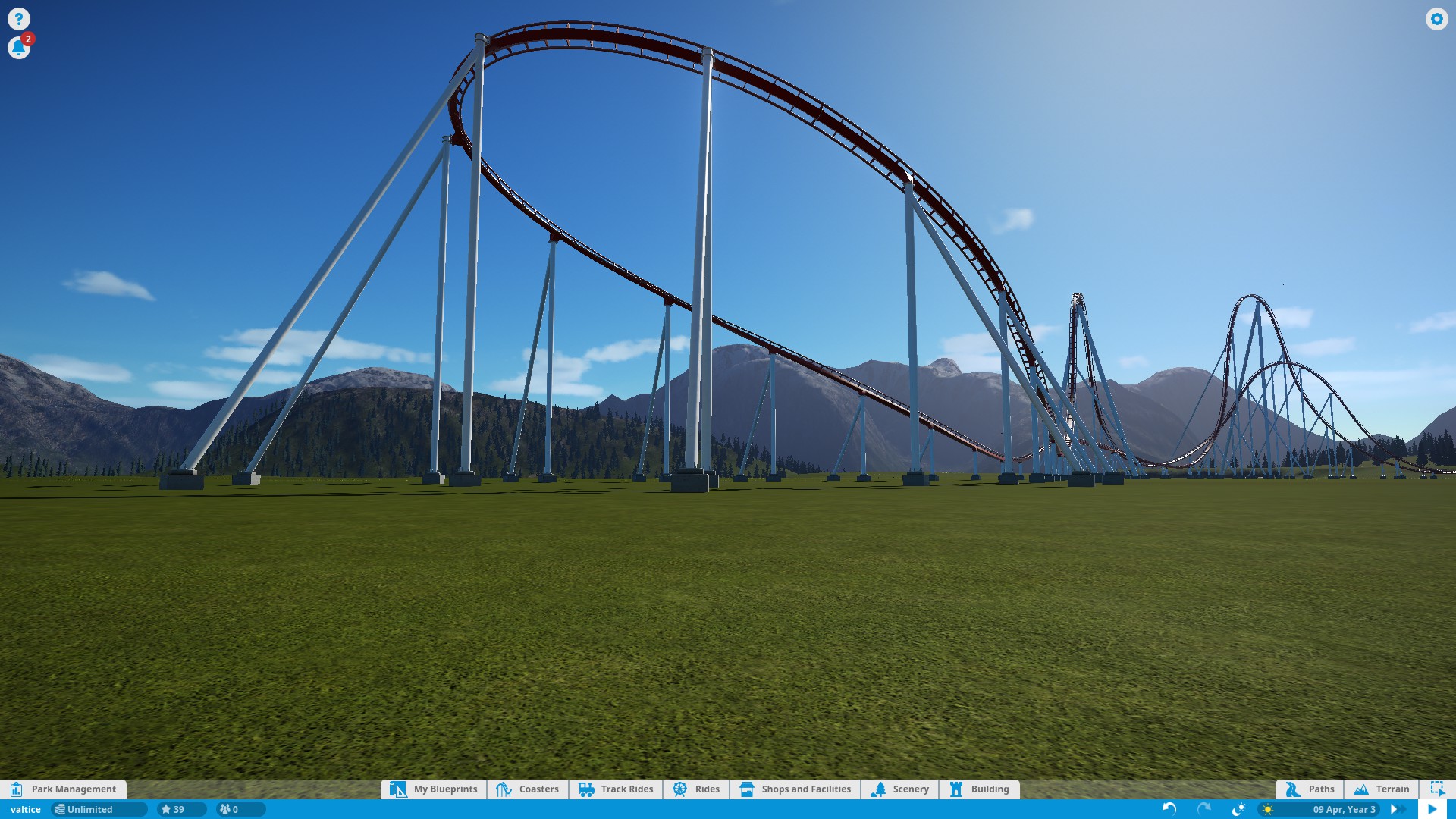The image size is (1456, 819).
Task: Choose the Terrain editing tool
Action: 1382,789
